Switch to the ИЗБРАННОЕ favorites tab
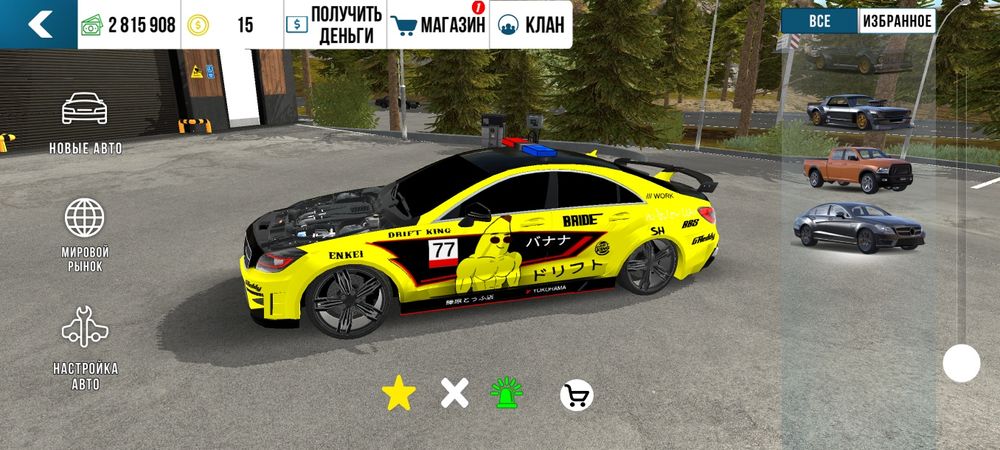1000x450 pixels. click(896, 21)
